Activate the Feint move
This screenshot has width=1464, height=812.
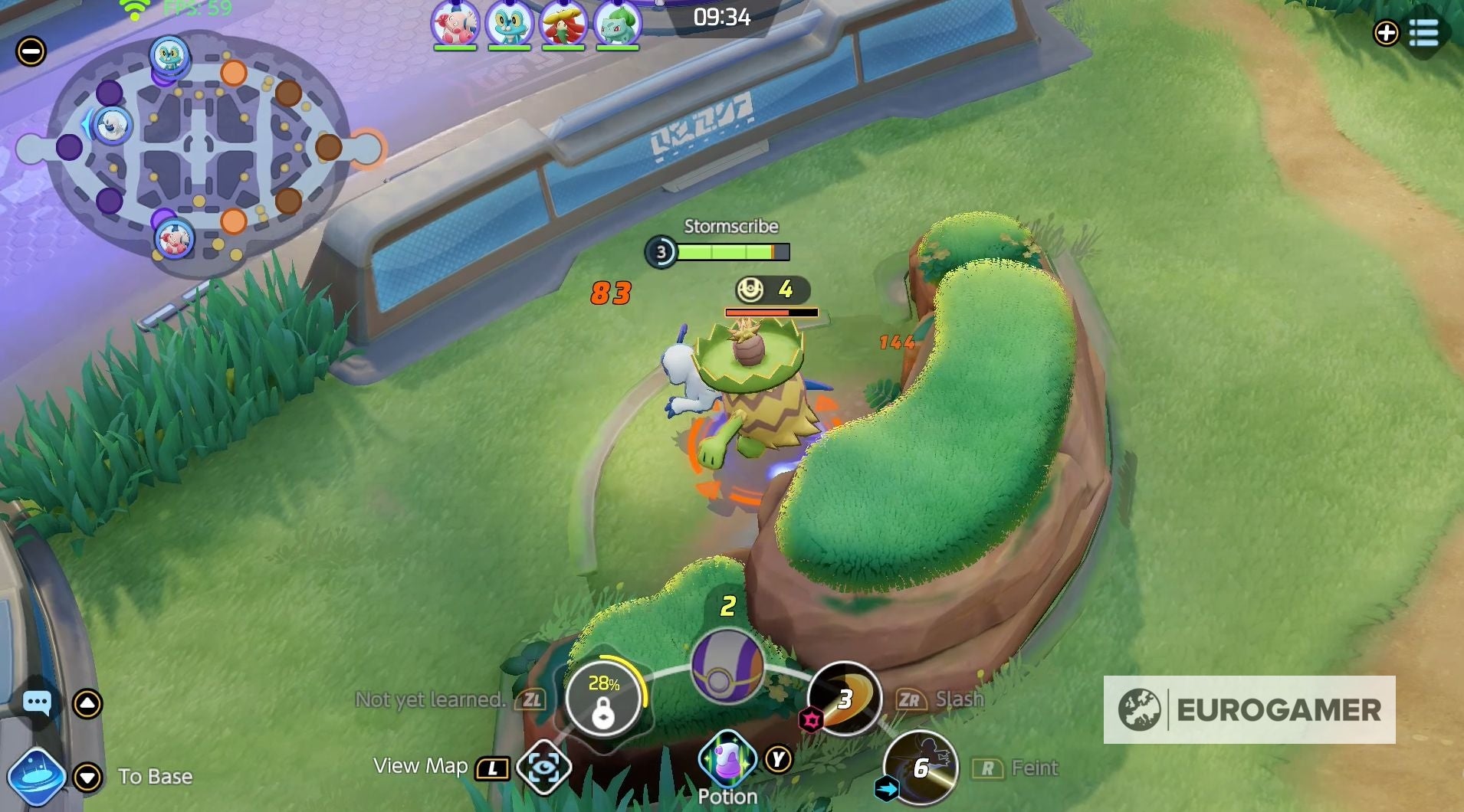pos(921,767)
